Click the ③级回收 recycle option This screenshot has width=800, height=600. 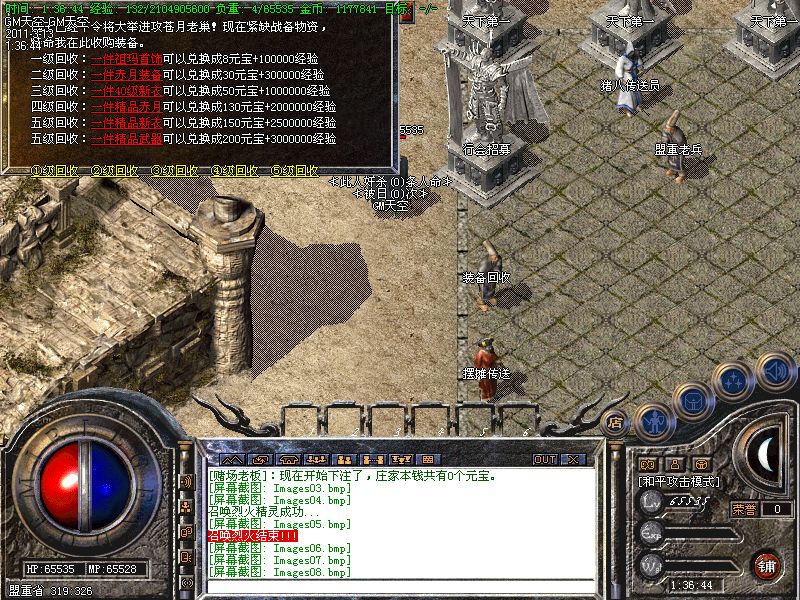pos(174,171)
